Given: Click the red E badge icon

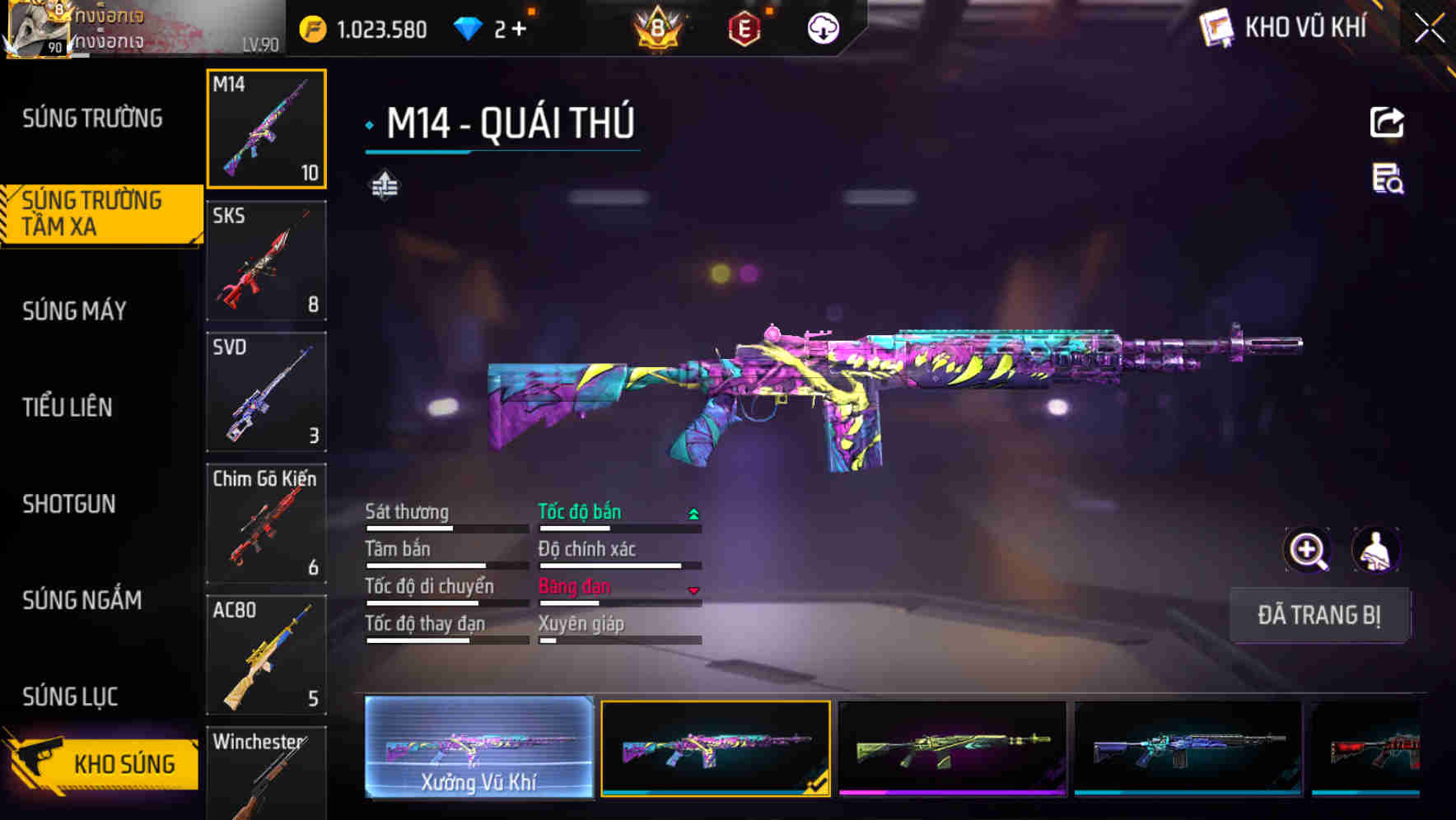Looking at the screenshot, I should point(742,27).
